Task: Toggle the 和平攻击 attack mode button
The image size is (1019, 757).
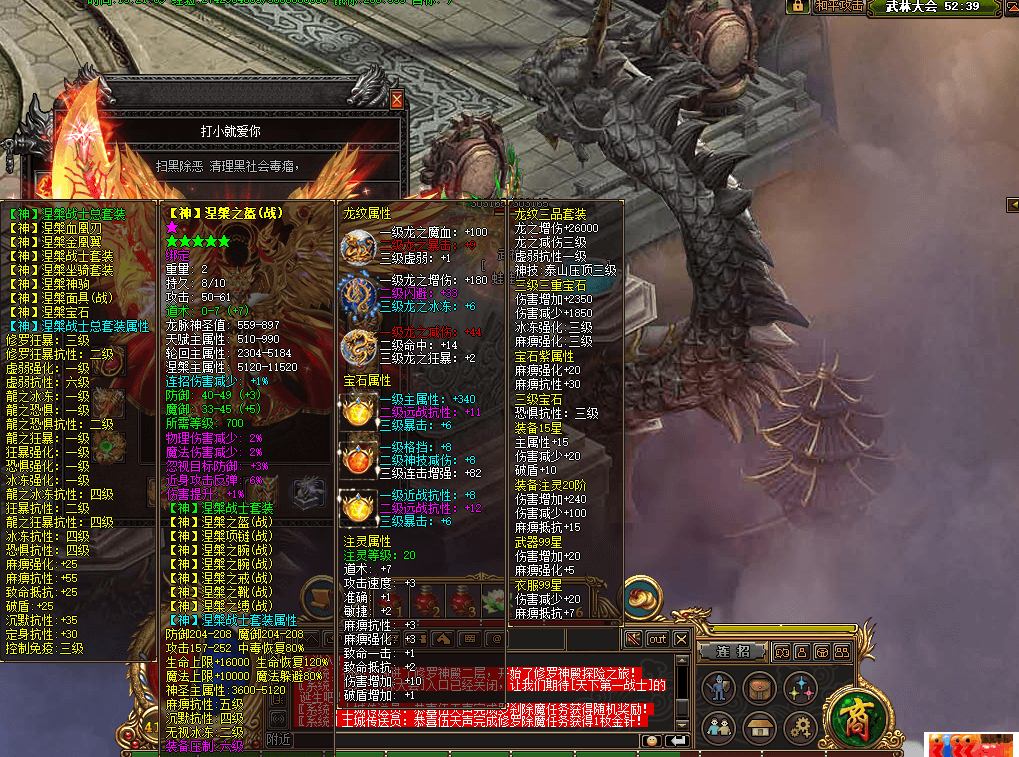Action: pos(838,6)
